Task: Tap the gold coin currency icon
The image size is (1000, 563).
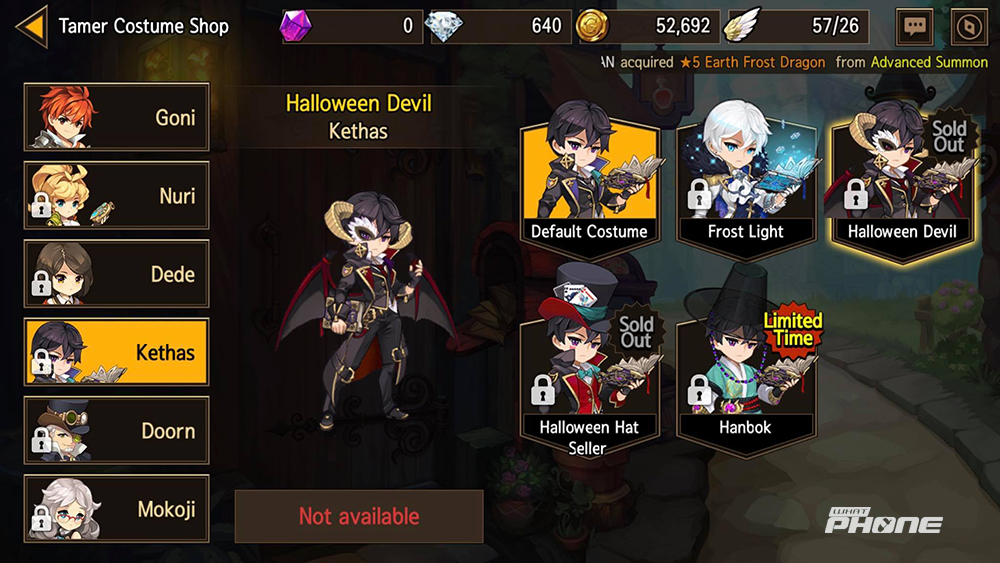Action: coord(592,26)
